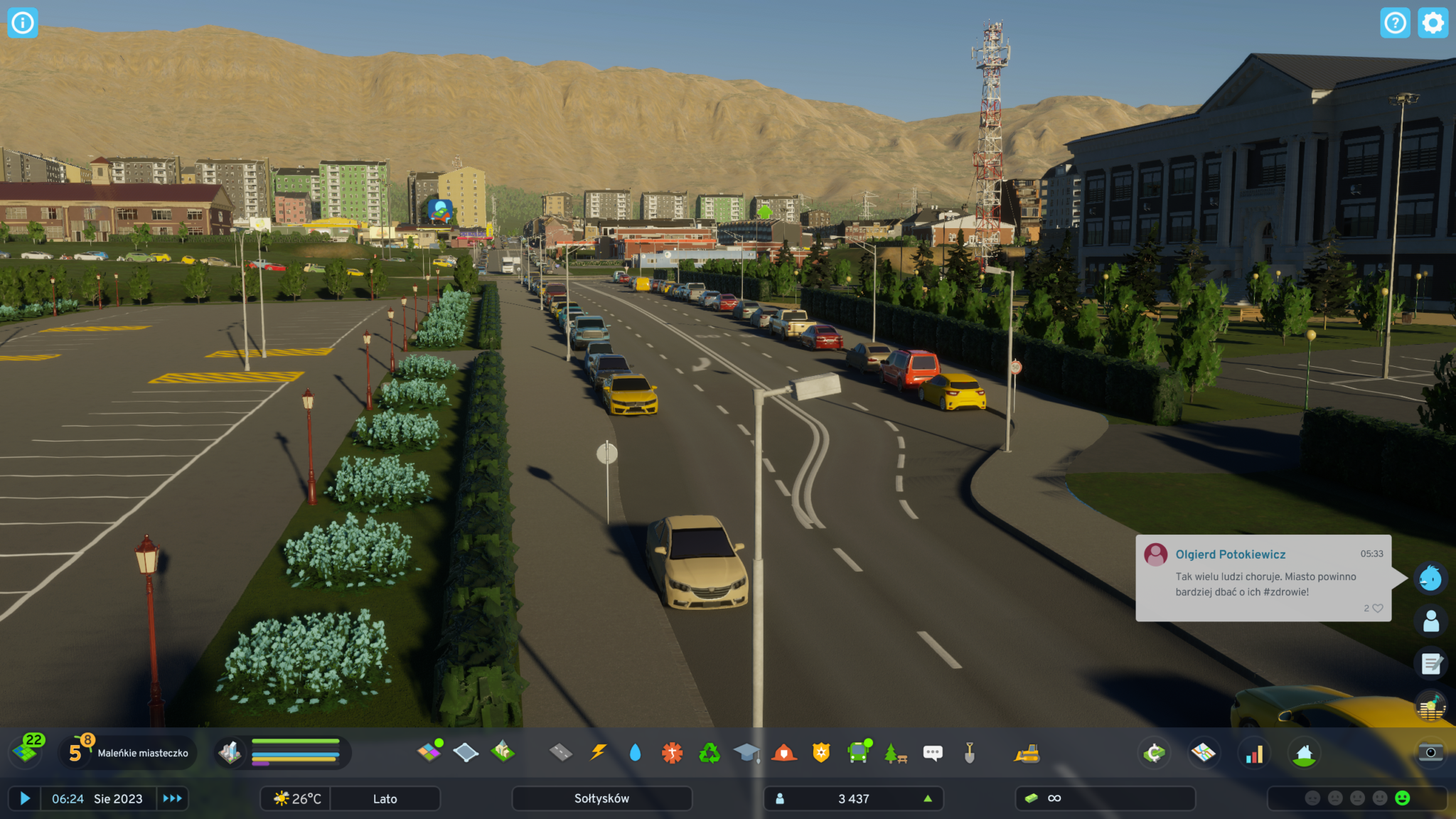Change simulation speed with the triple arrows
Screen dimensions: 1456x819
tap(172, 798)
